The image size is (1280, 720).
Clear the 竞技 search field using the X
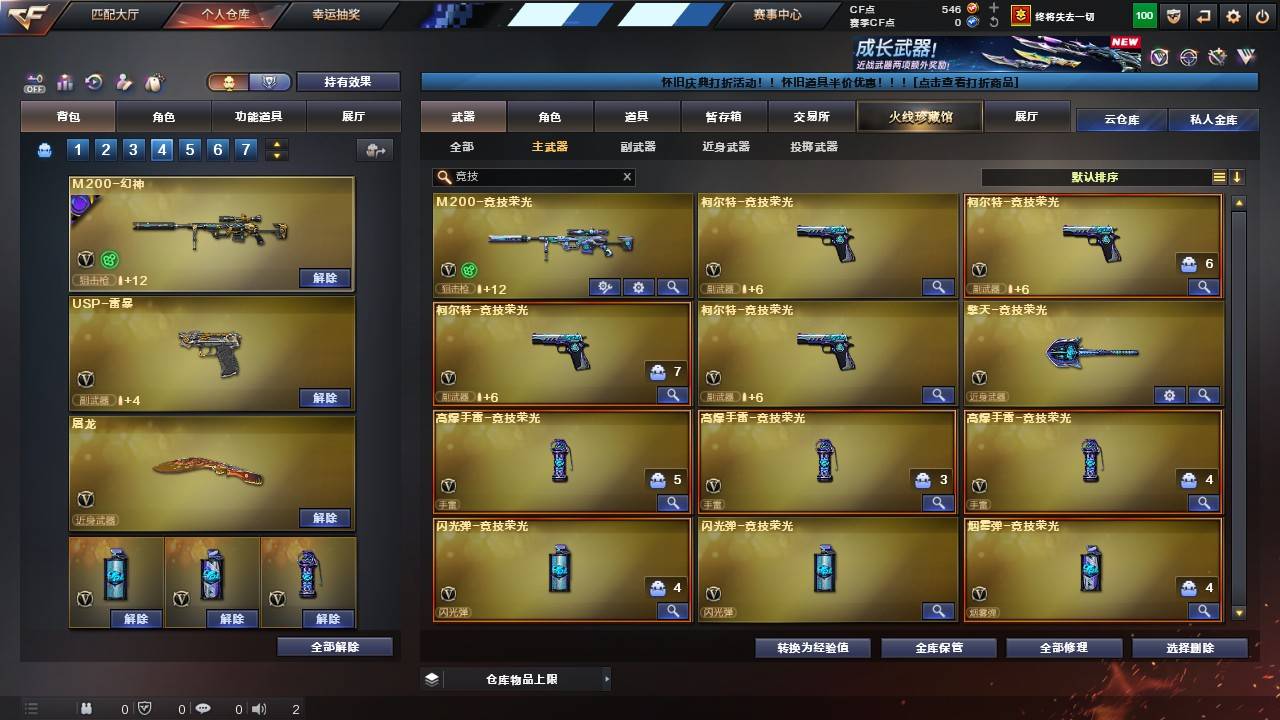[x=627, y=177]
